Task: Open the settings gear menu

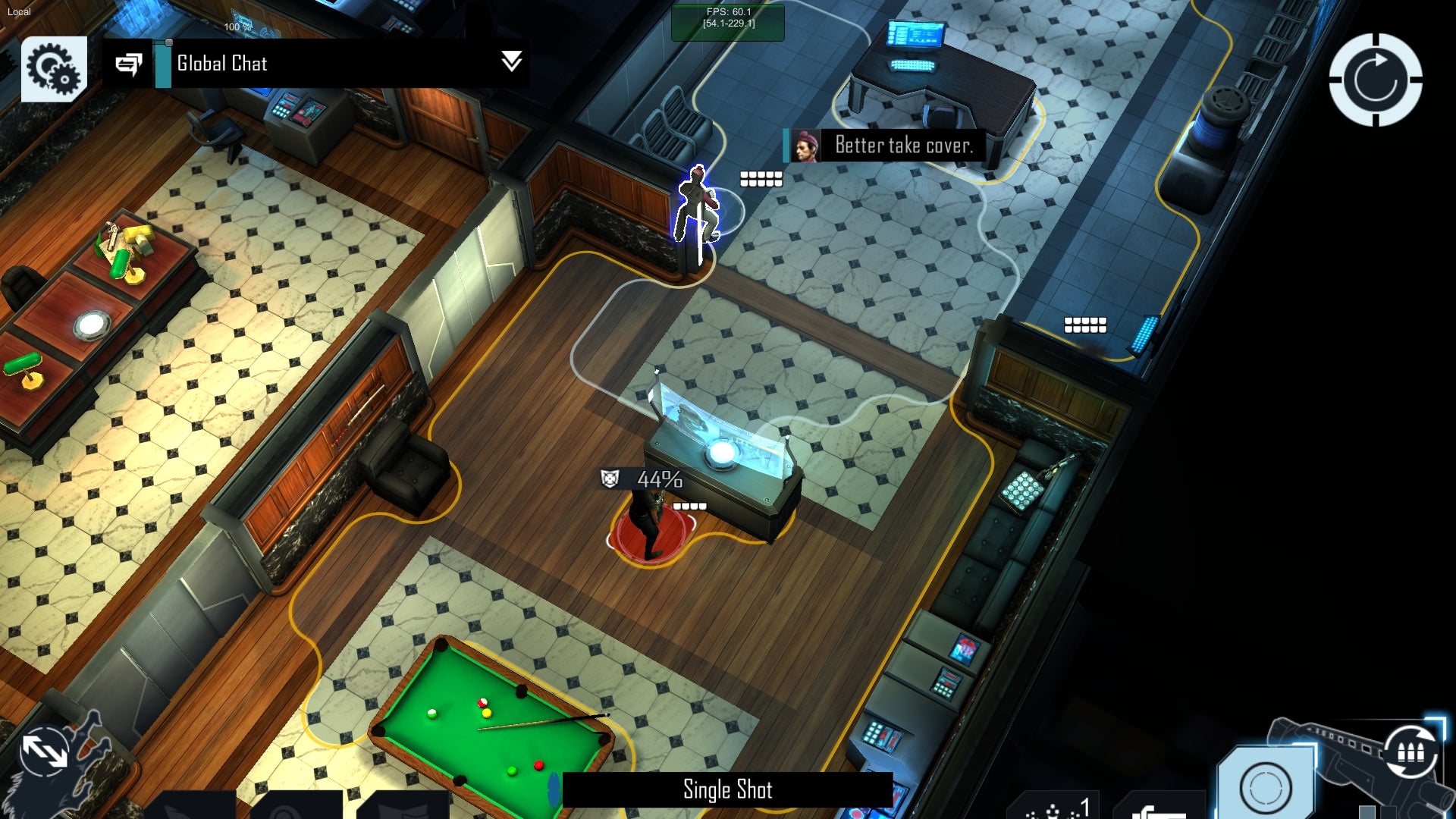Action: (x=54, y=68)
